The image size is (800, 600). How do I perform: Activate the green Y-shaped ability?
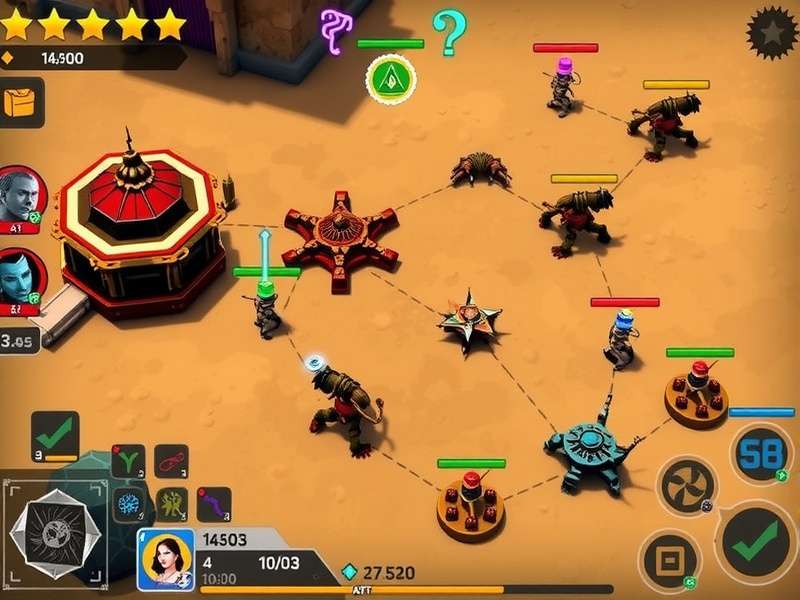pyautogui.click(x=128, y=461)
